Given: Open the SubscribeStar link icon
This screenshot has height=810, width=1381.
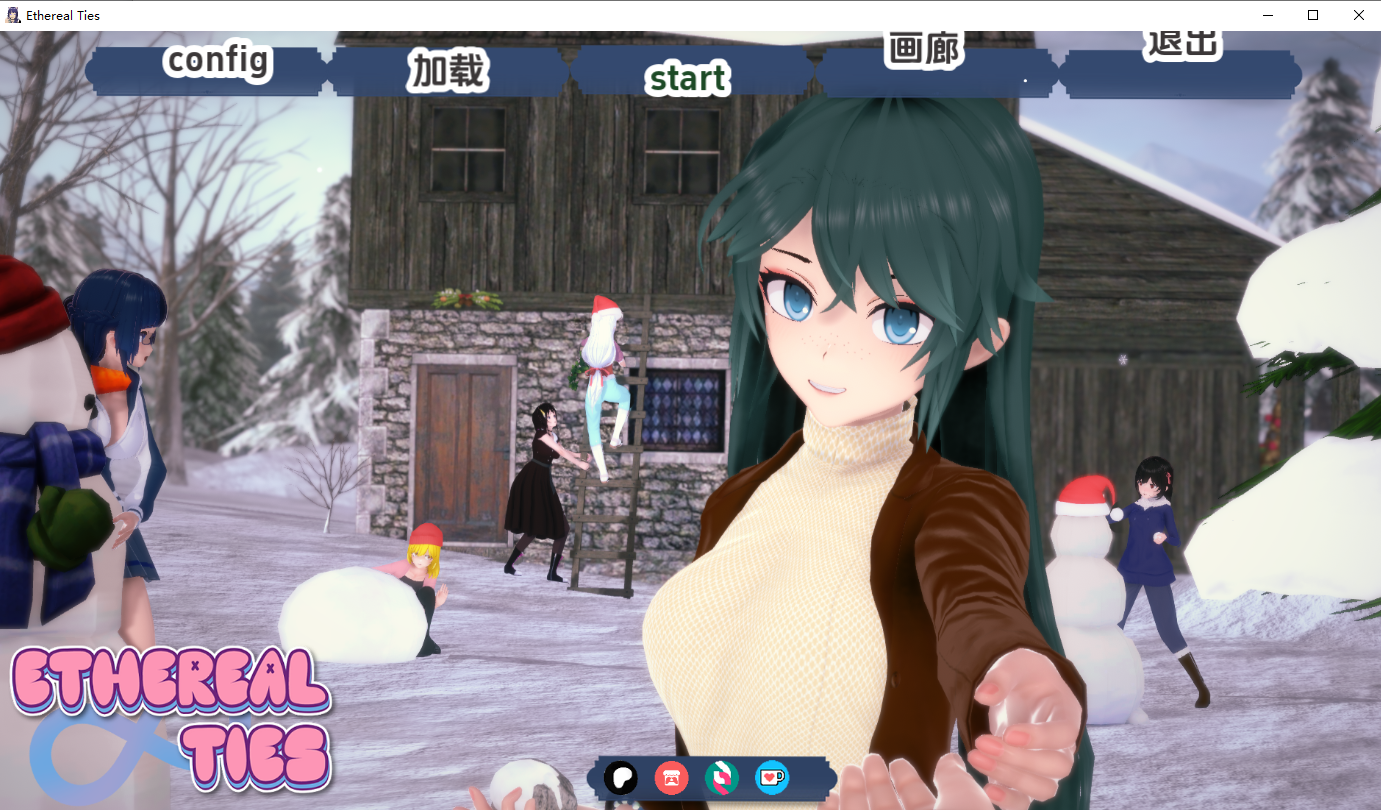Looking at the screenshot, I should [721, 777].
